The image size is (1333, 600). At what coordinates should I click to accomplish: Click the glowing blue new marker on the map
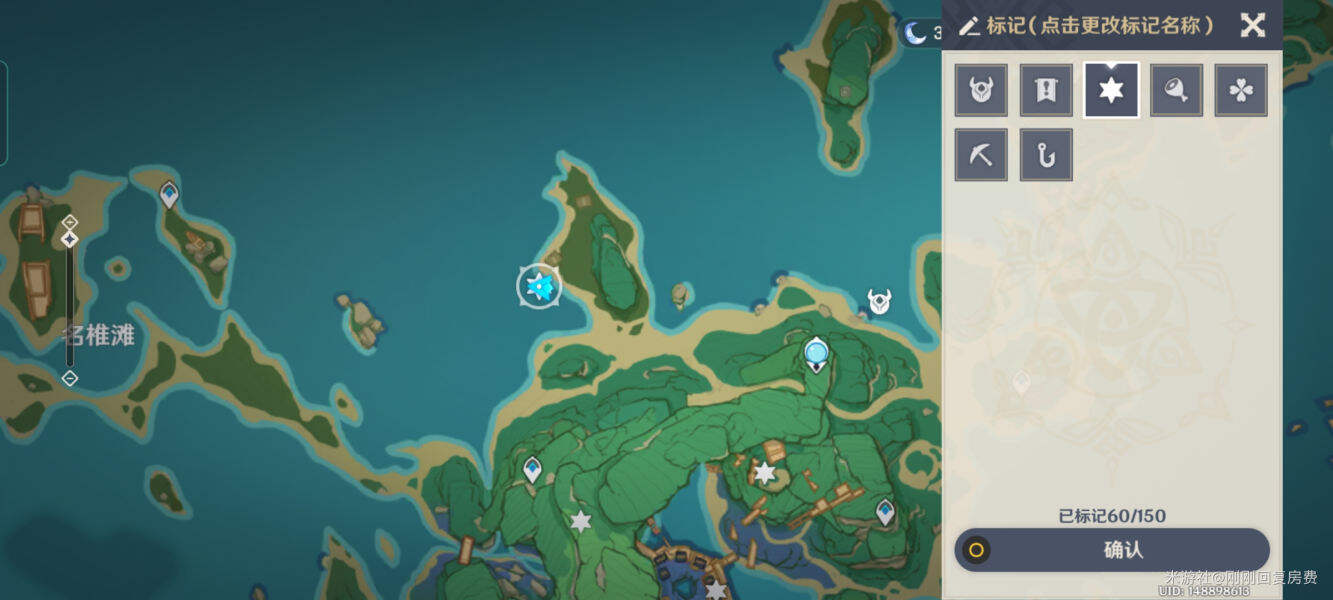pos(539,287)
